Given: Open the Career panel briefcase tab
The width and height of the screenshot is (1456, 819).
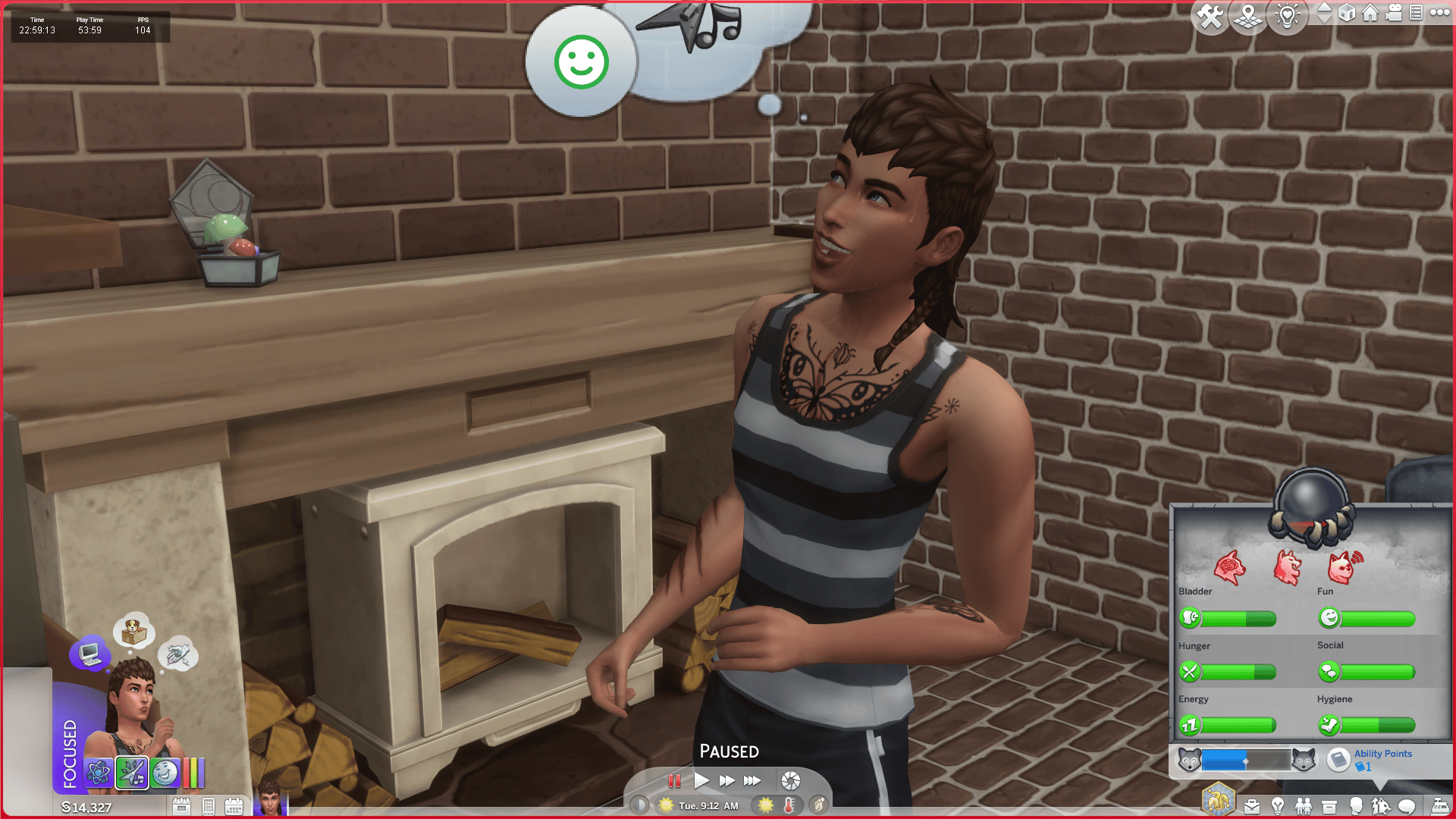Looking at the screenshot, I should coord(1252,806).
